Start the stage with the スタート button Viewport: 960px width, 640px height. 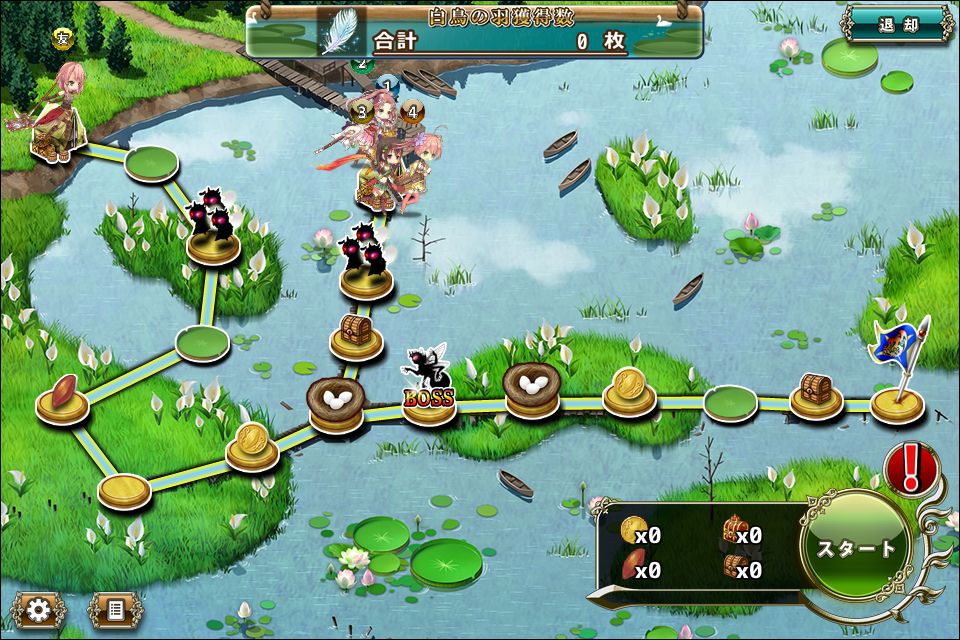857,548
